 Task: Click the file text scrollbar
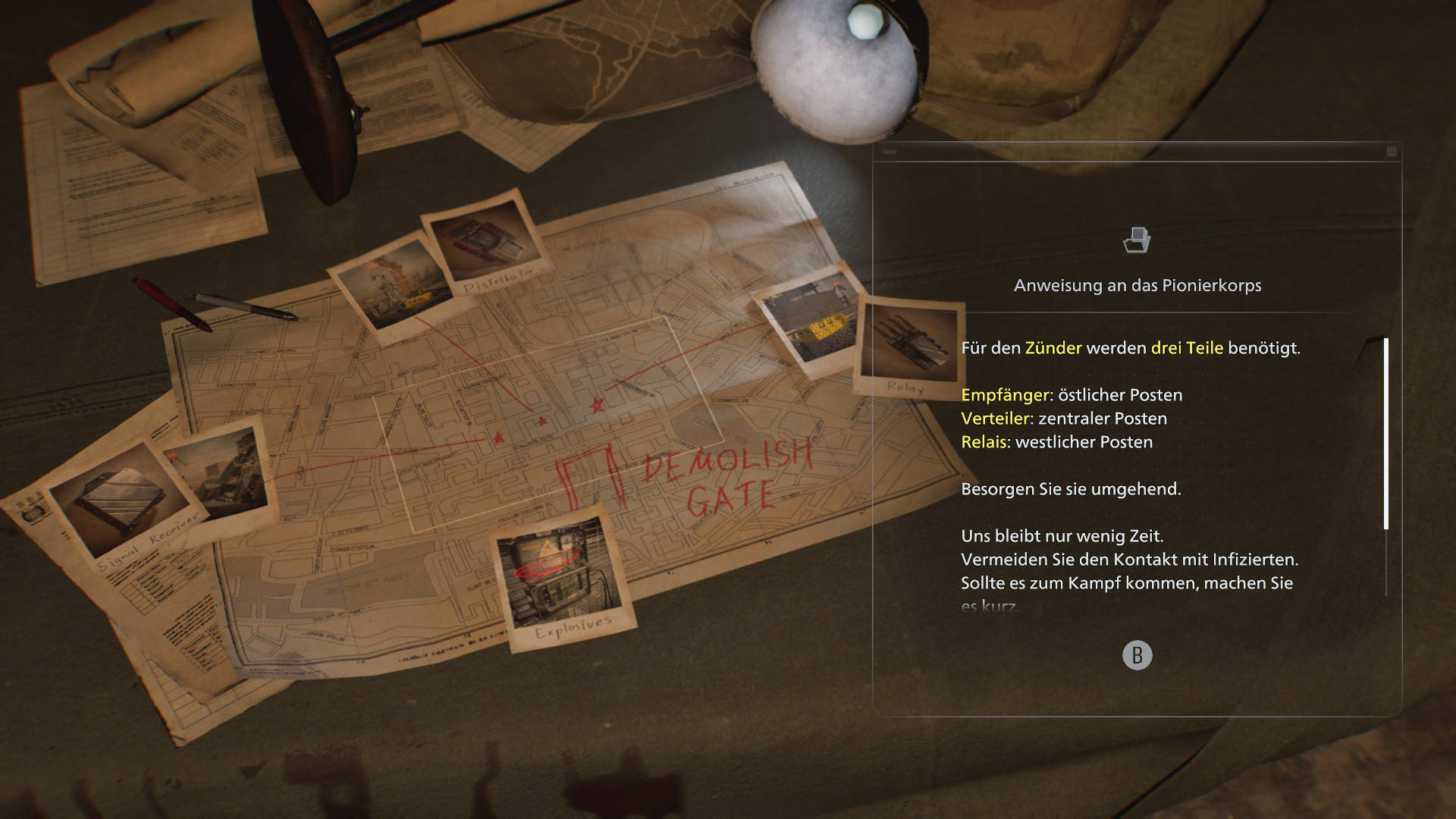1386,434
